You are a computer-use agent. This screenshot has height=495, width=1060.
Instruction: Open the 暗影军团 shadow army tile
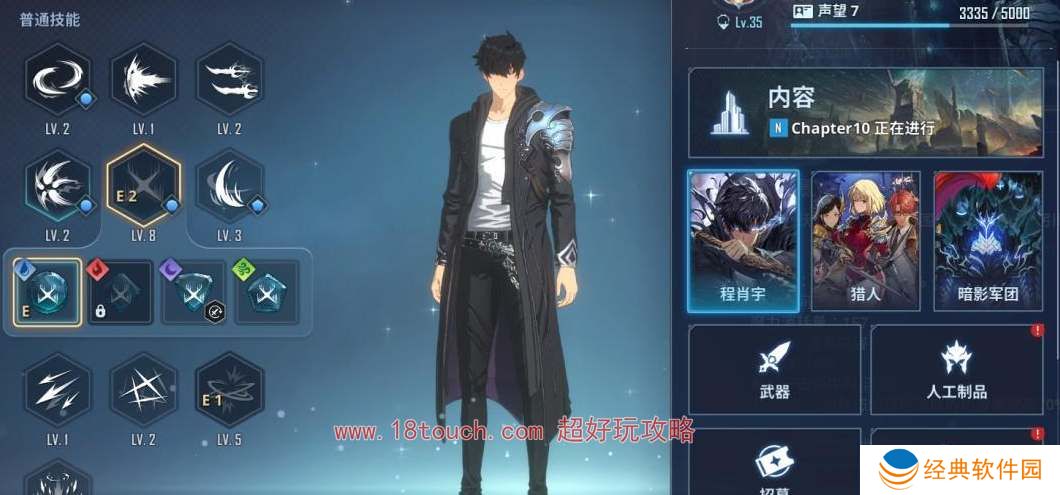988,240
